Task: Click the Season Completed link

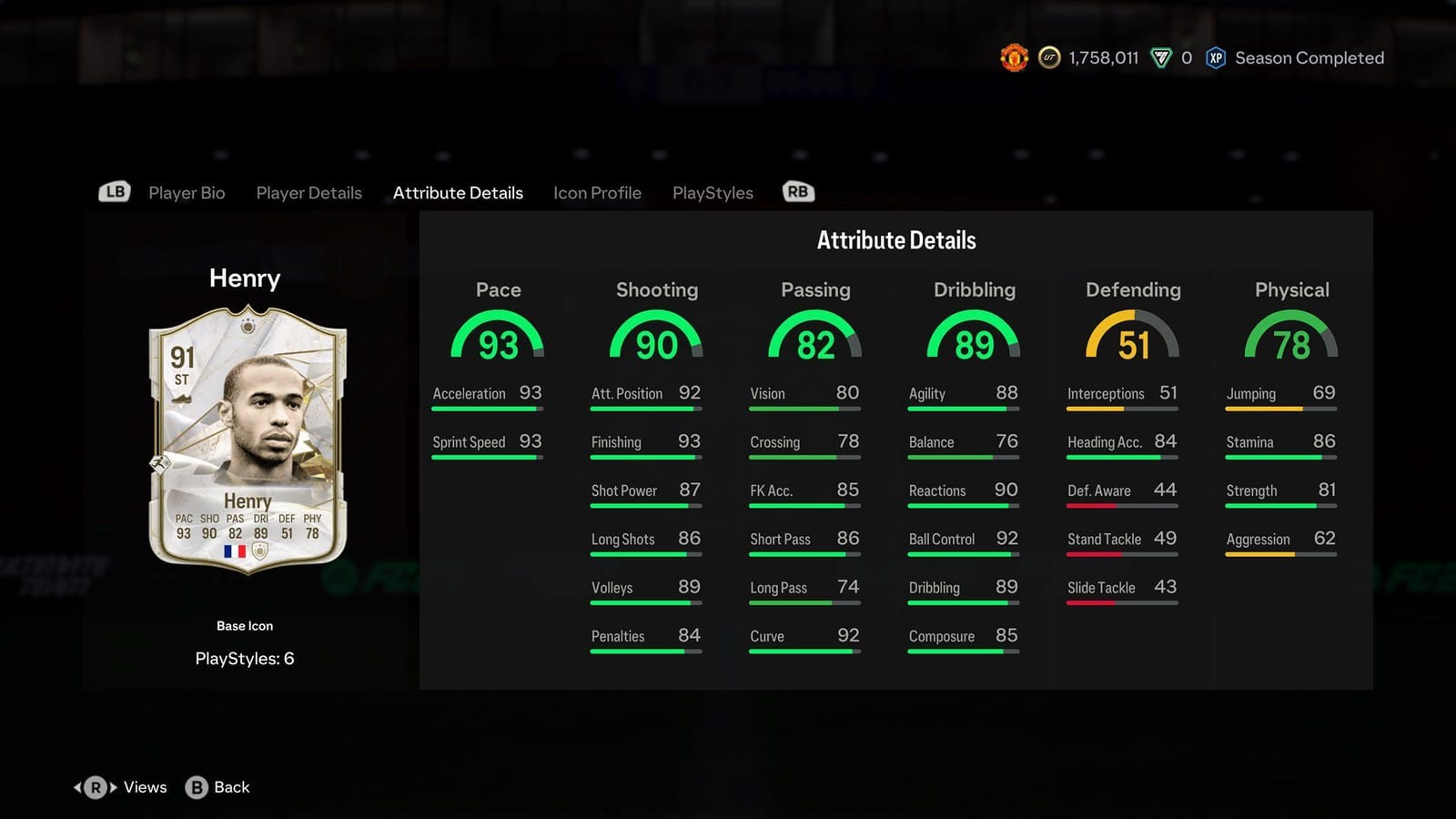Action: tap(1309, 57)
